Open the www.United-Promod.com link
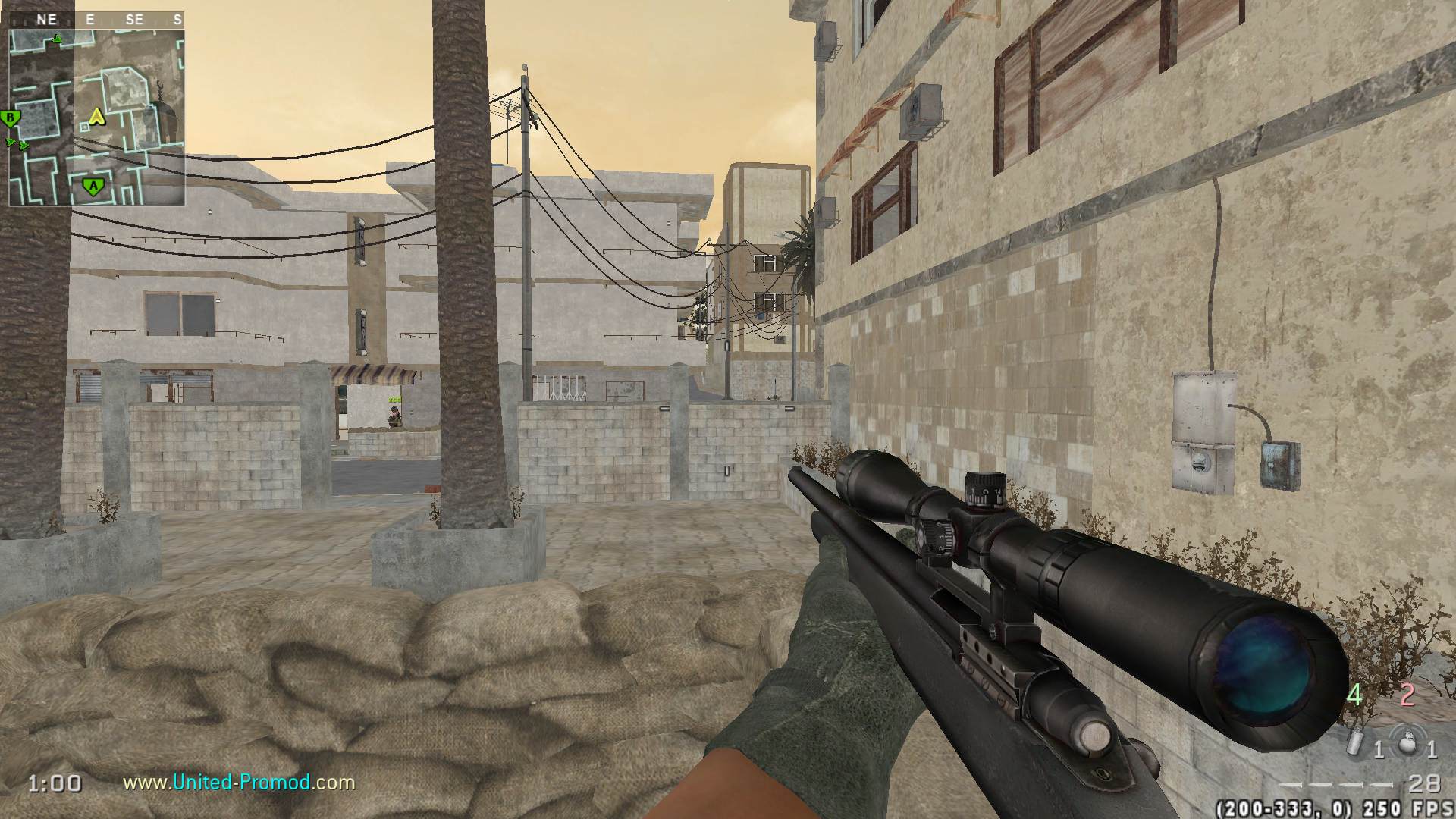 tap(239, 782)
